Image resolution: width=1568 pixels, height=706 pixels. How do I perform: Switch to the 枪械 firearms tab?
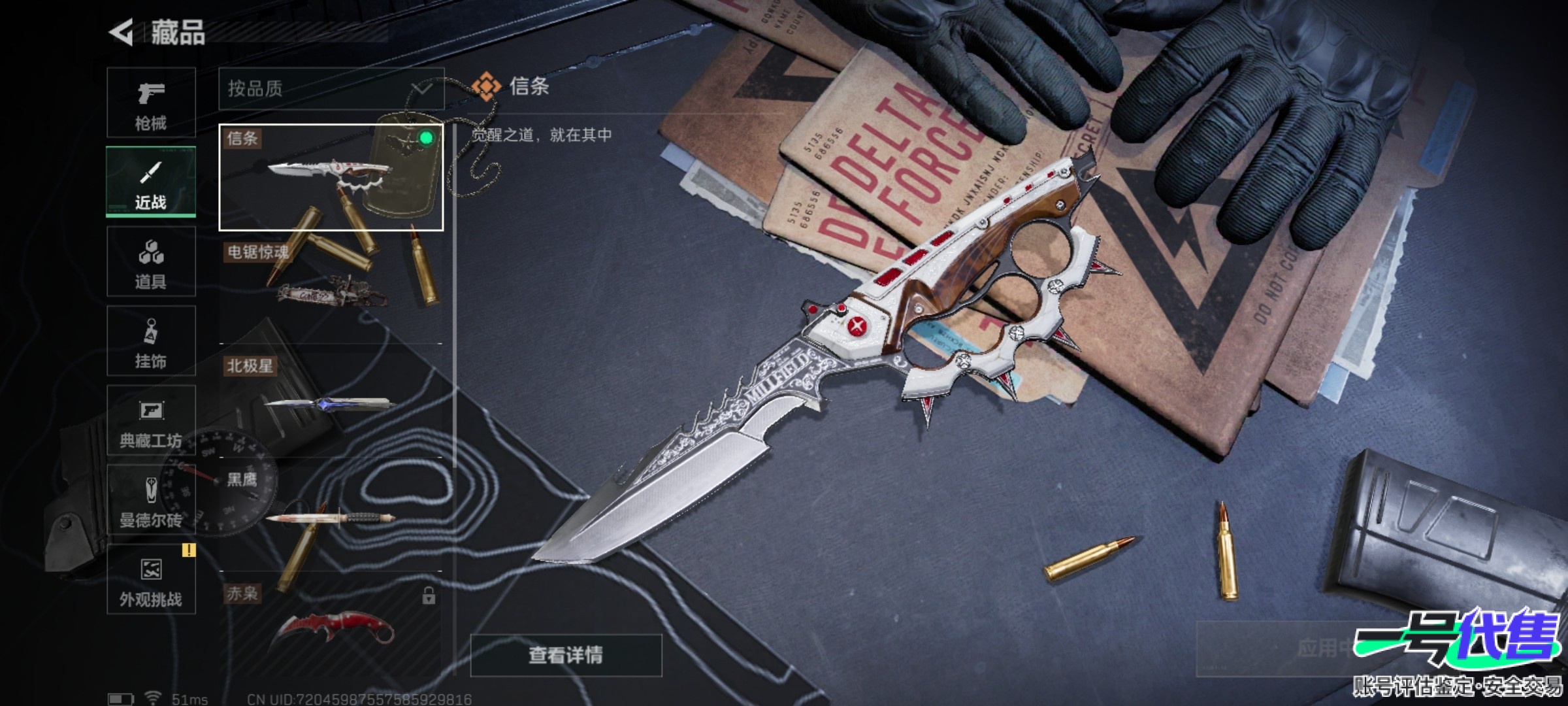coord(151,103)
